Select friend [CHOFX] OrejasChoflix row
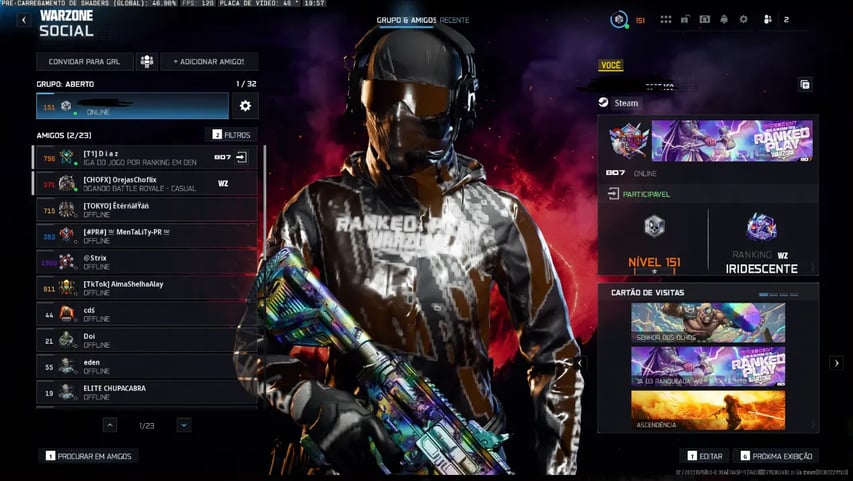853x481 pixels. coord(145,184)
